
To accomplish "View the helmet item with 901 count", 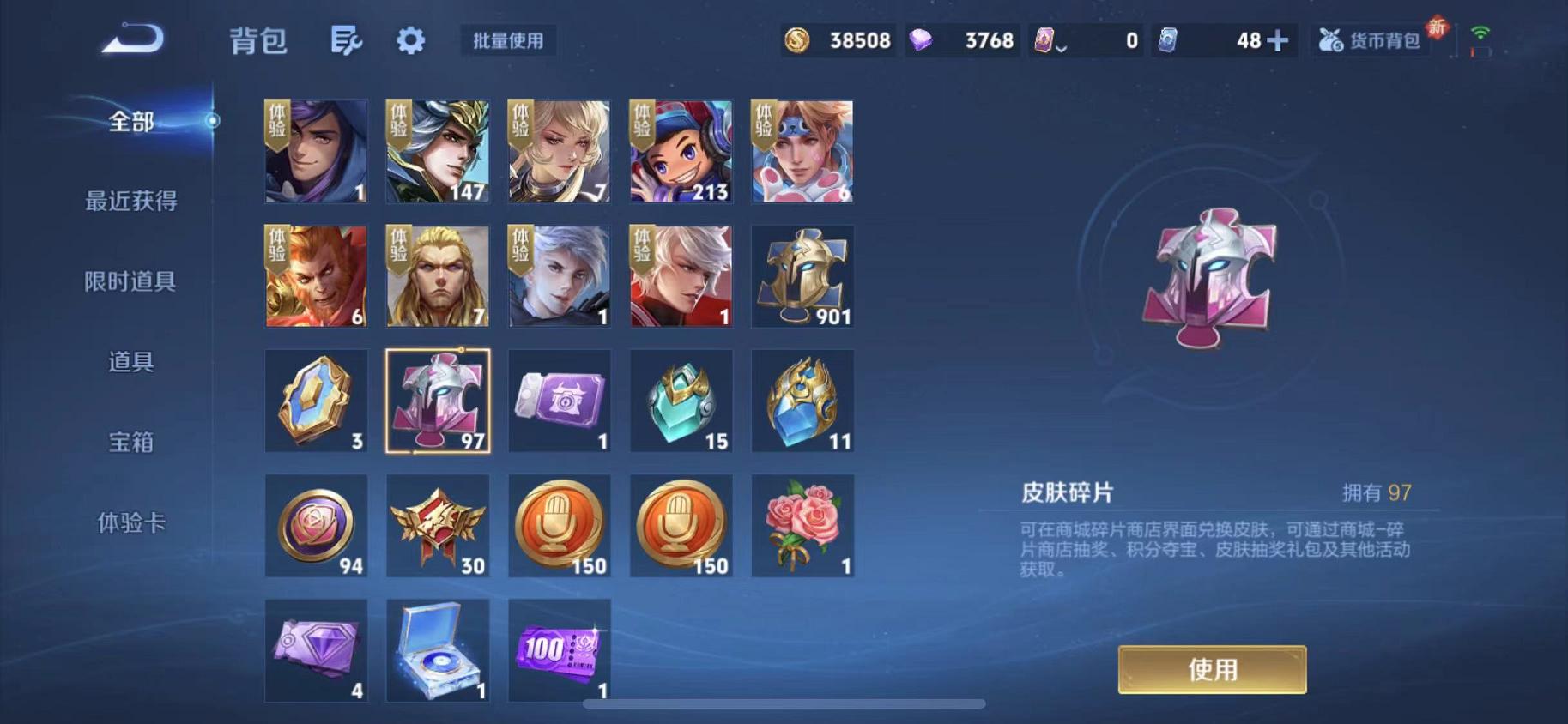I will [x=802, y=276].
